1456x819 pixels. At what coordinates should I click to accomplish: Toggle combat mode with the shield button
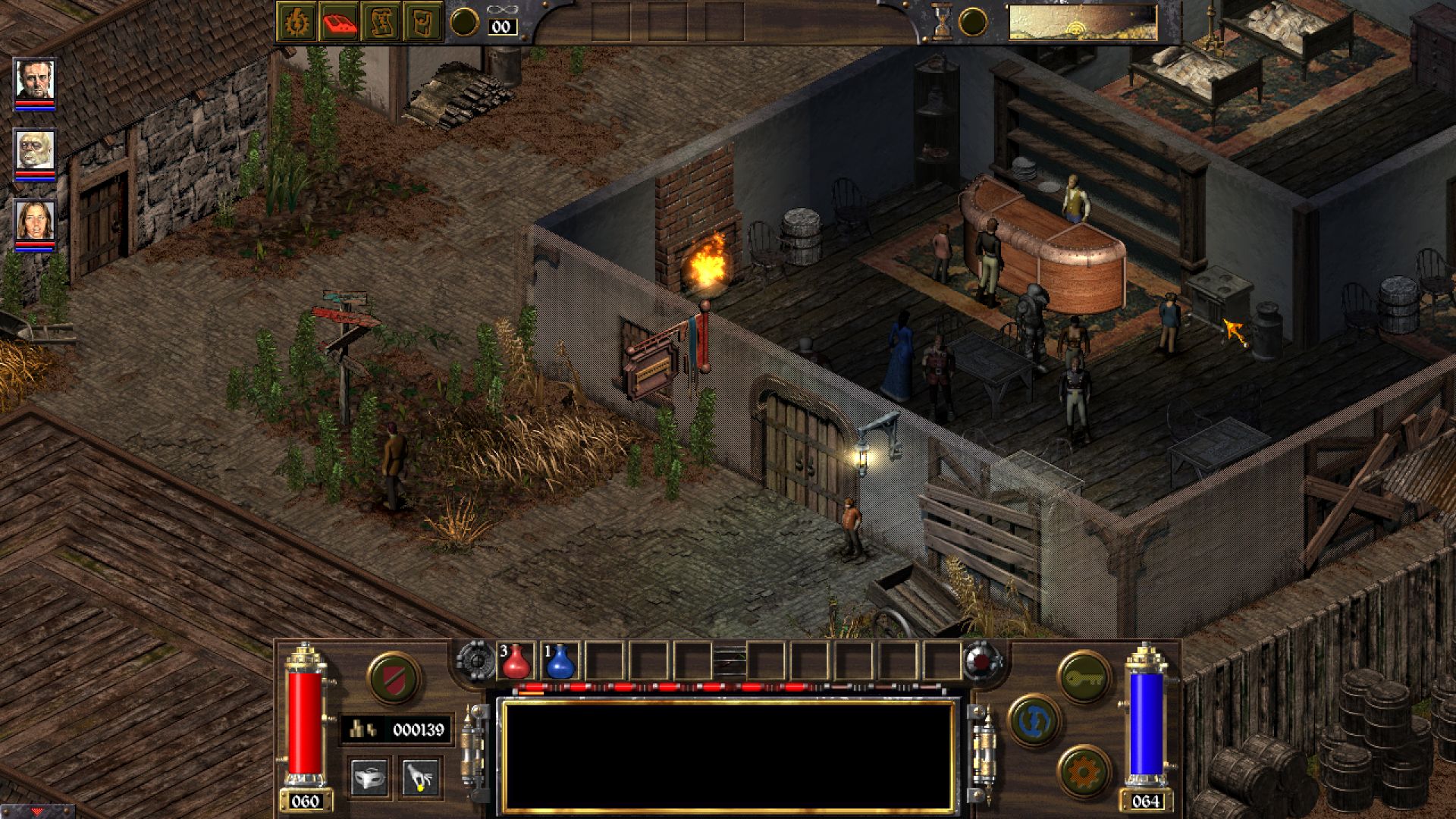pos(394,676)
